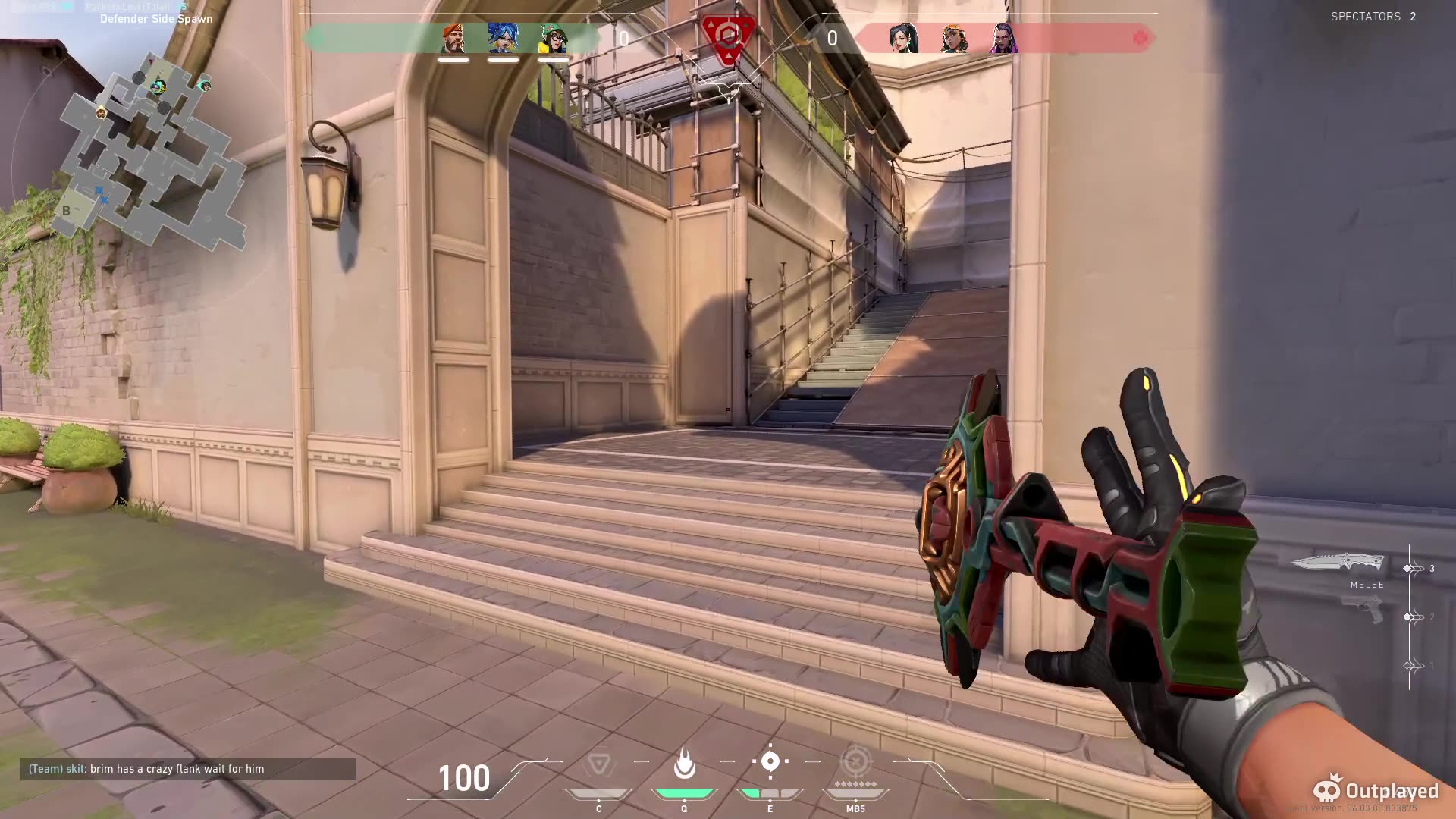
Task: Click the enemy team score of 0
Action: click(832, 39)
